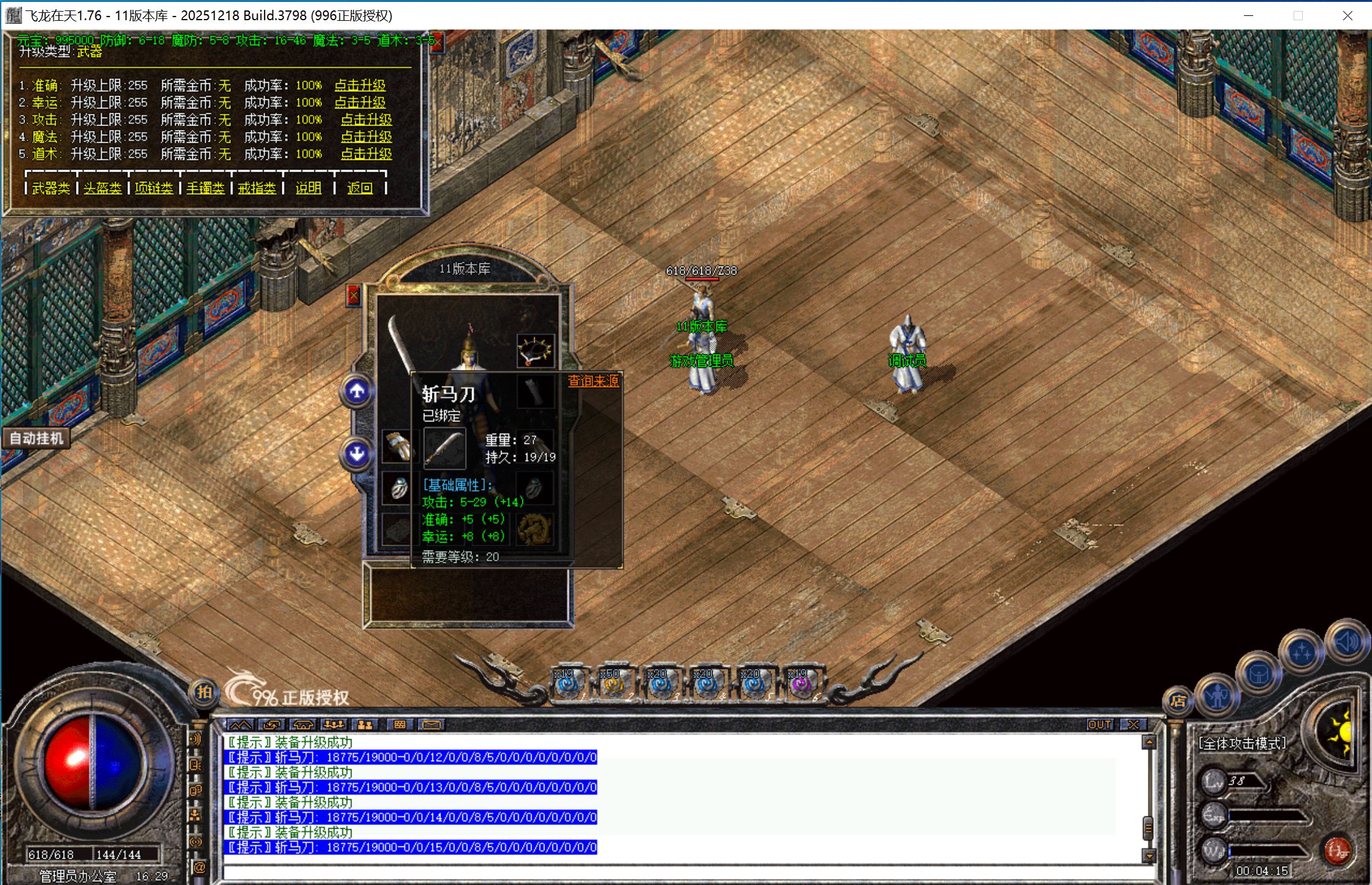Viewport: 1372px width, 885px height.
Task: Click the blue up-arrow button beside the equipment panel
Action: [357, 391]
